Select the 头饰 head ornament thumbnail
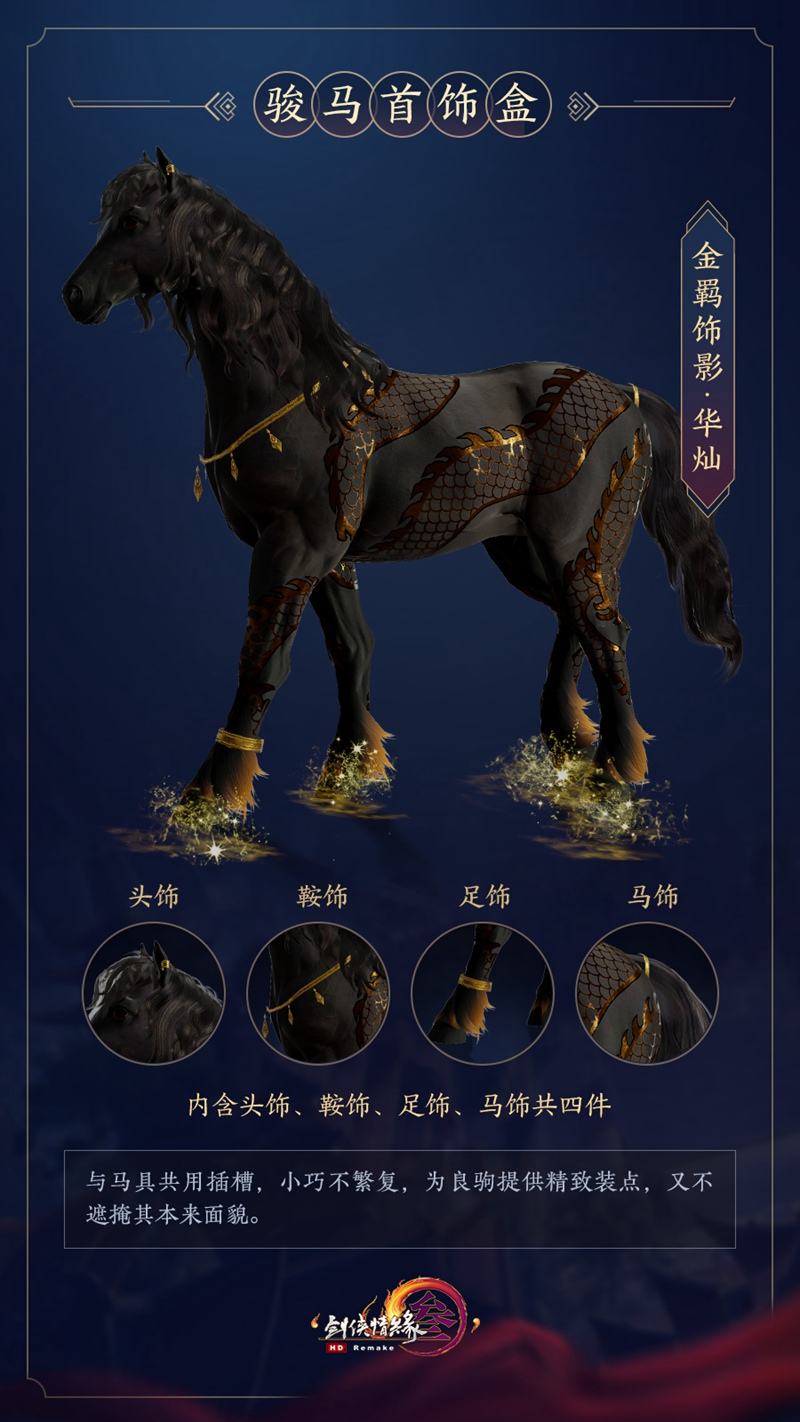Viewport: 800px width, 1422px height. click(x=153, y=992)
